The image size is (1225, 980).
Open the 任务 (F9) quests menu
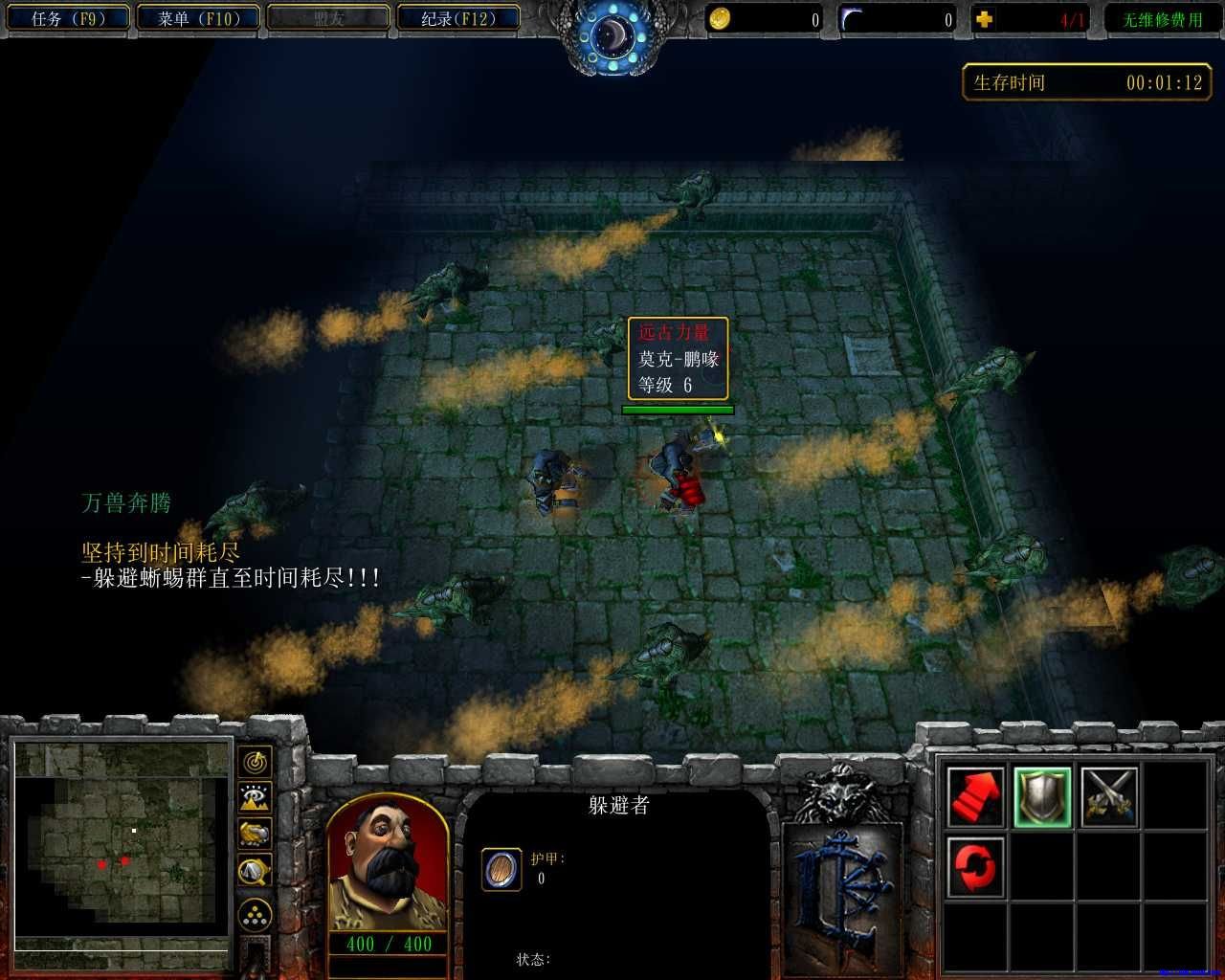(67, 18)
